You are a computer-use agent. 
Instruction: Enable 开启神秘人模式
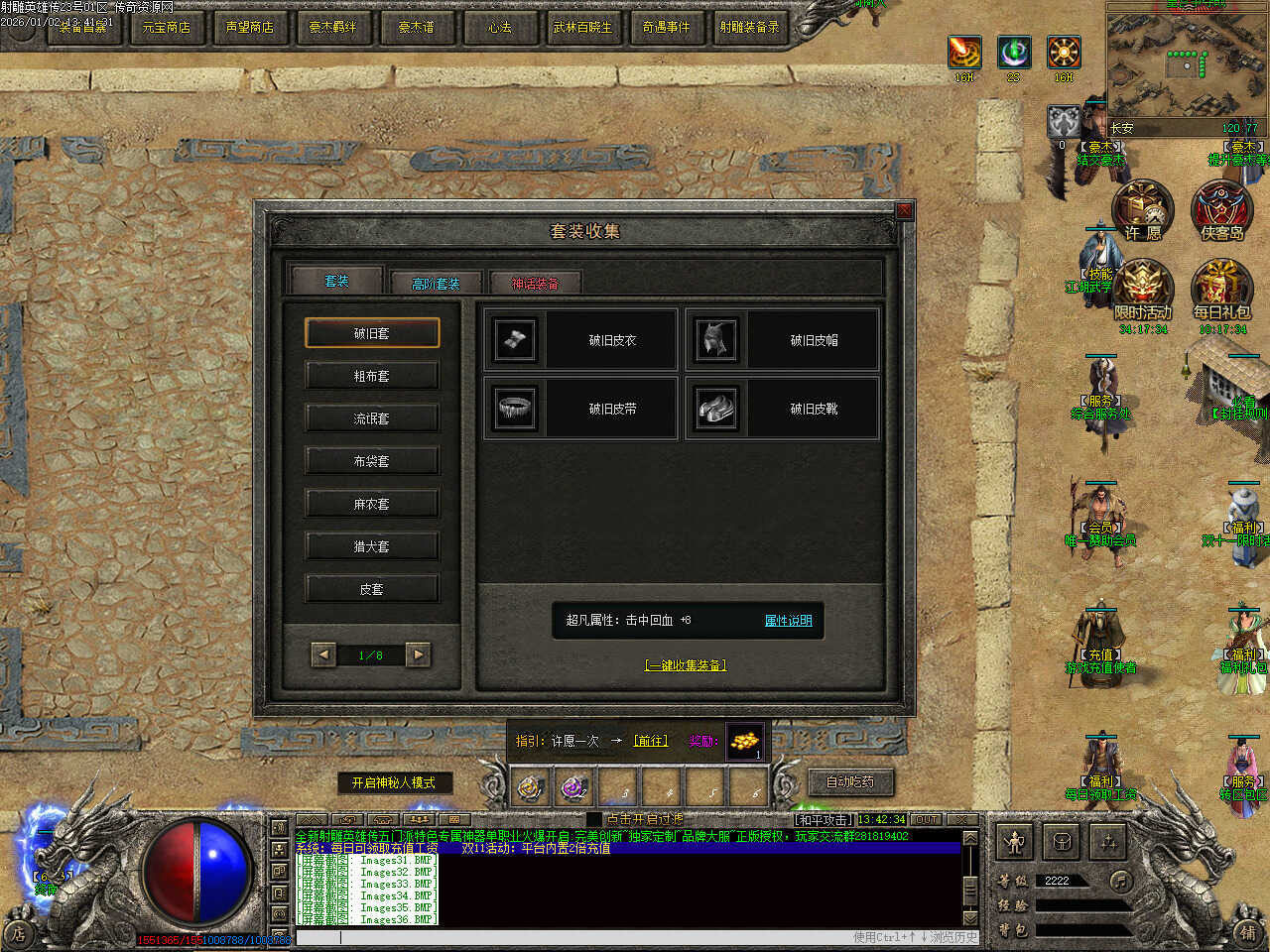(394, 782)
